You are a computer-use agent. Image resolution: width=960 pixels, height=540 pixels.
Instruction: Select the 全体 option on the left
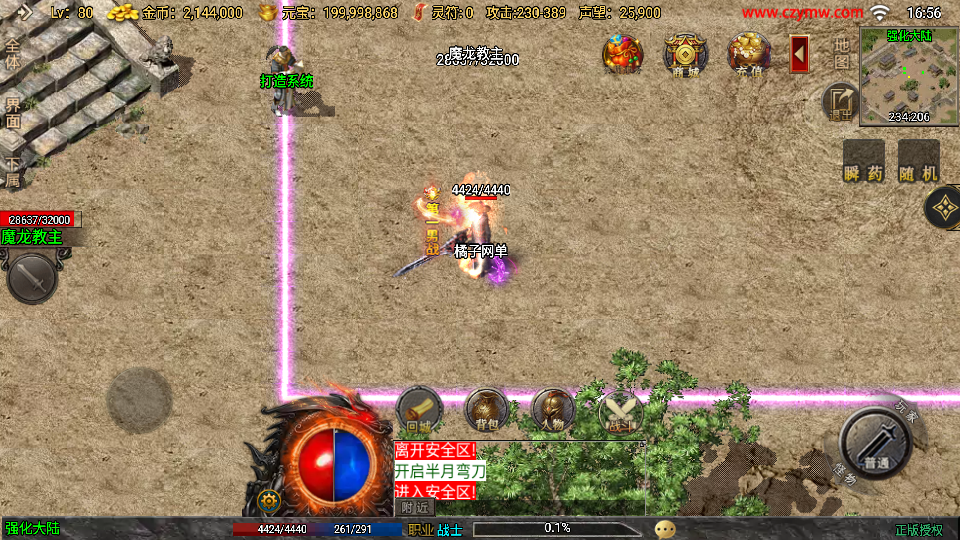point(13,56)
